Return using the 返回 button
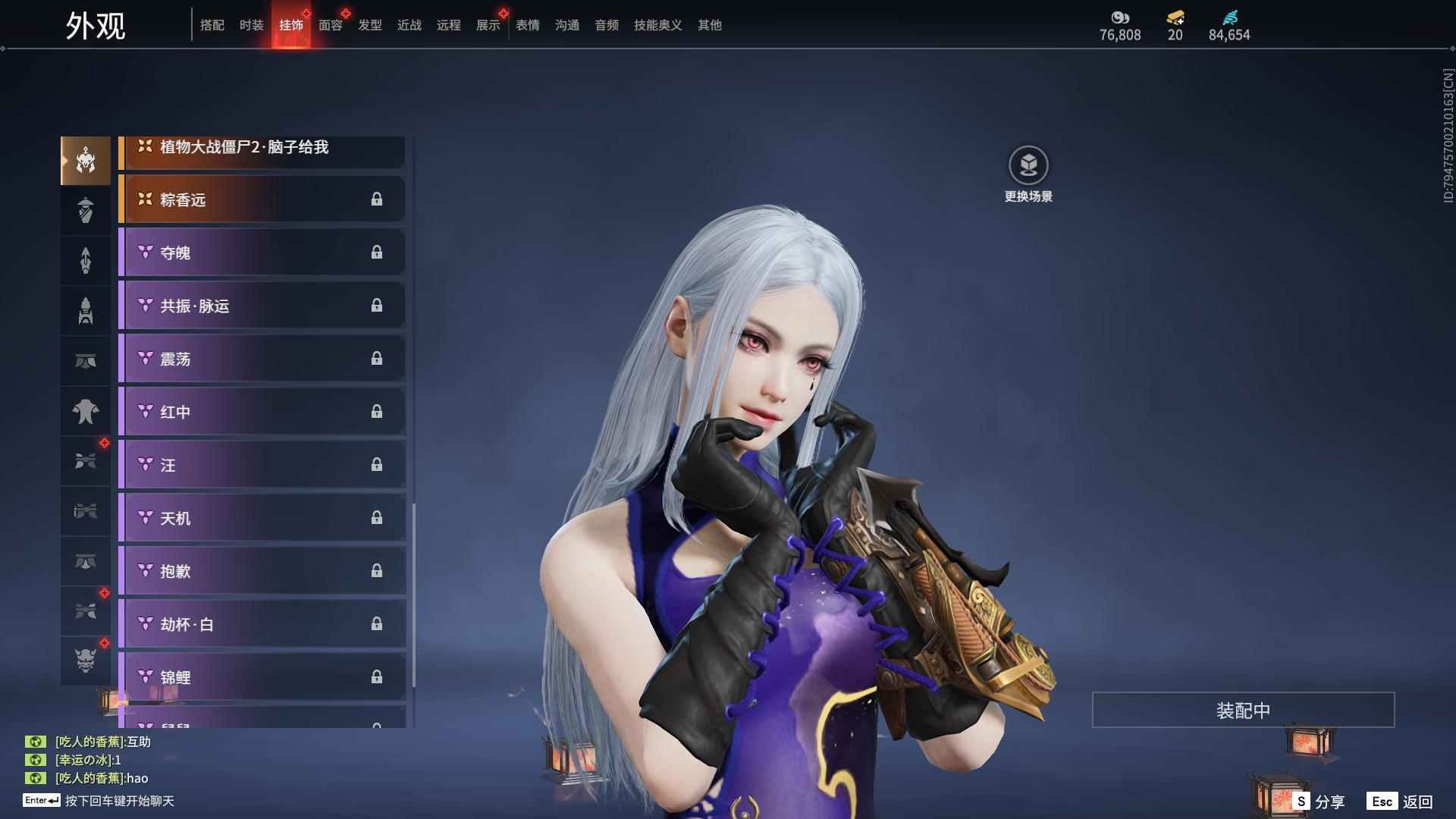The width and height of the screenshot is (1456, 819). (x=1401, y=801)
